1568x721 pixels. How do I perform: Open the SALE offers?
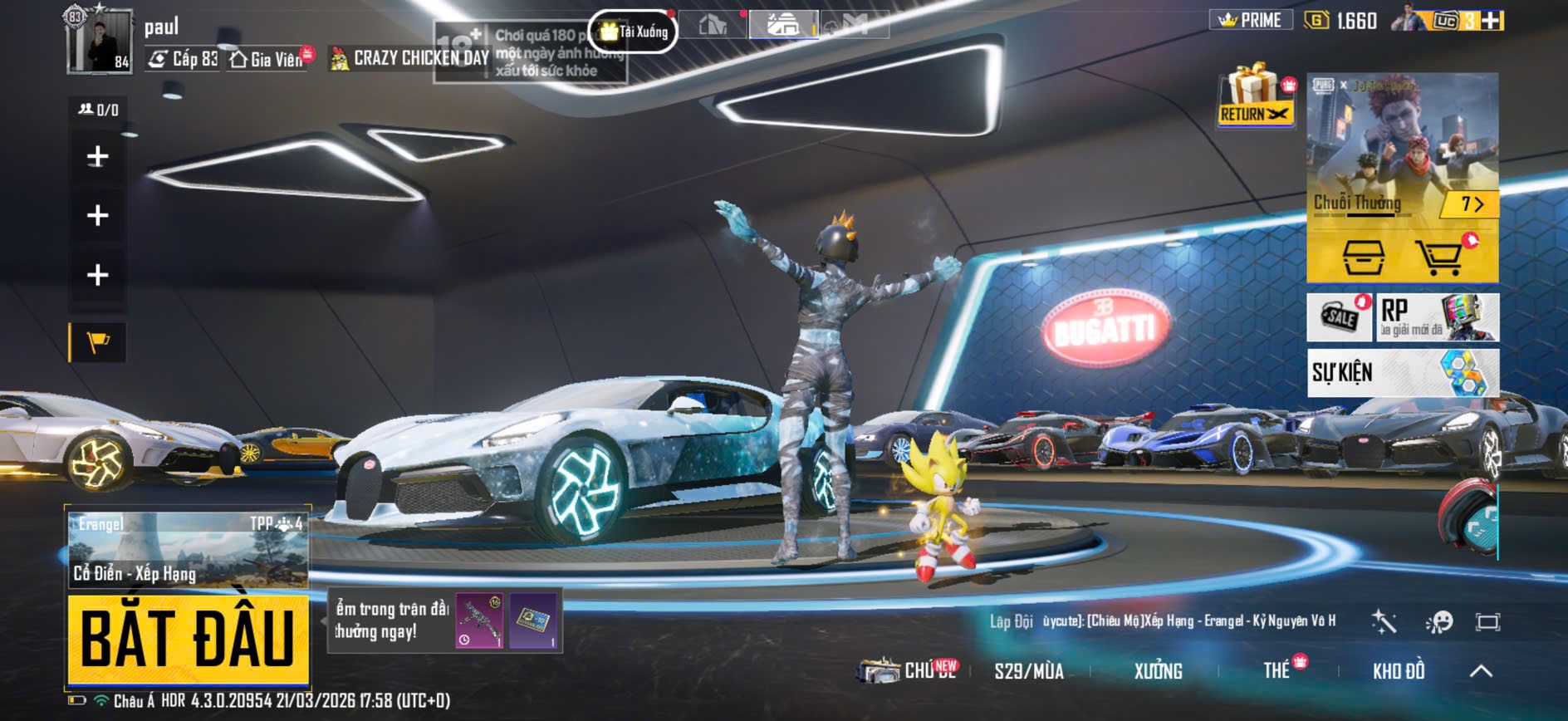point(1339,316)
